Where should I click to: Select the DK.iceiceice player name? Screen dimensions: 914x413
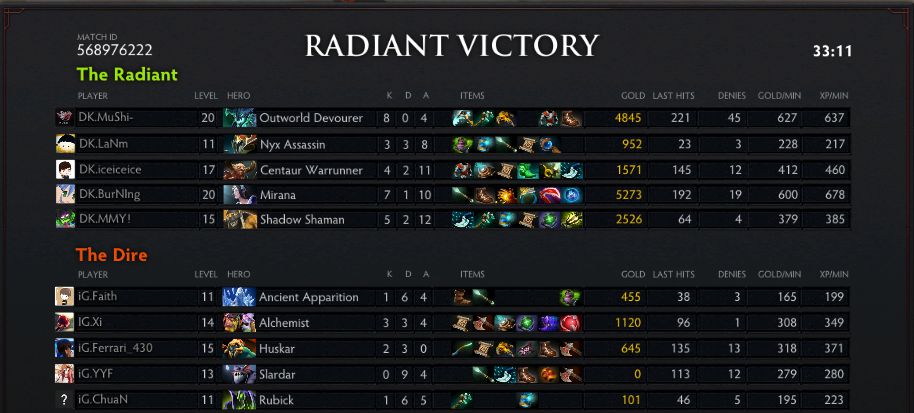109,169
